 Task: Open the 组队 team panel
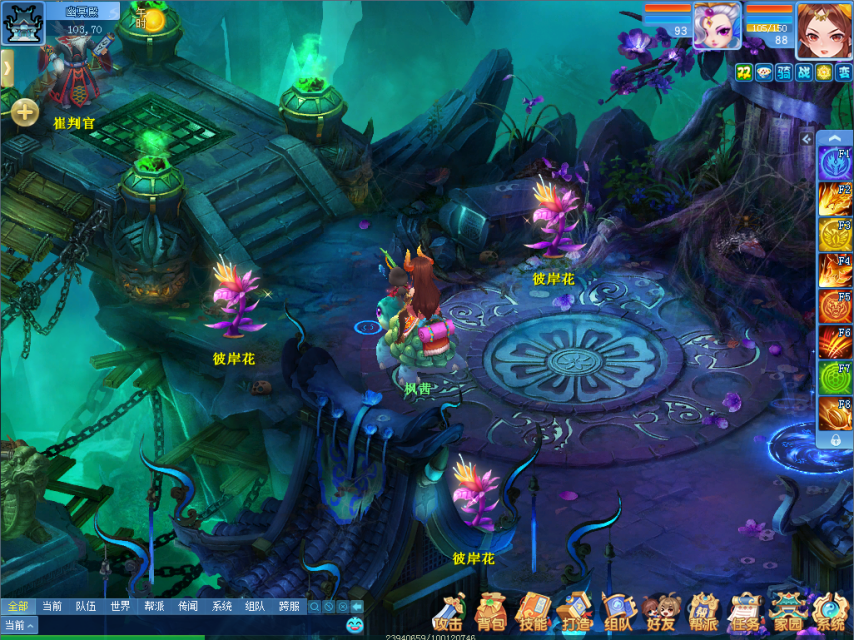[618, 609]
